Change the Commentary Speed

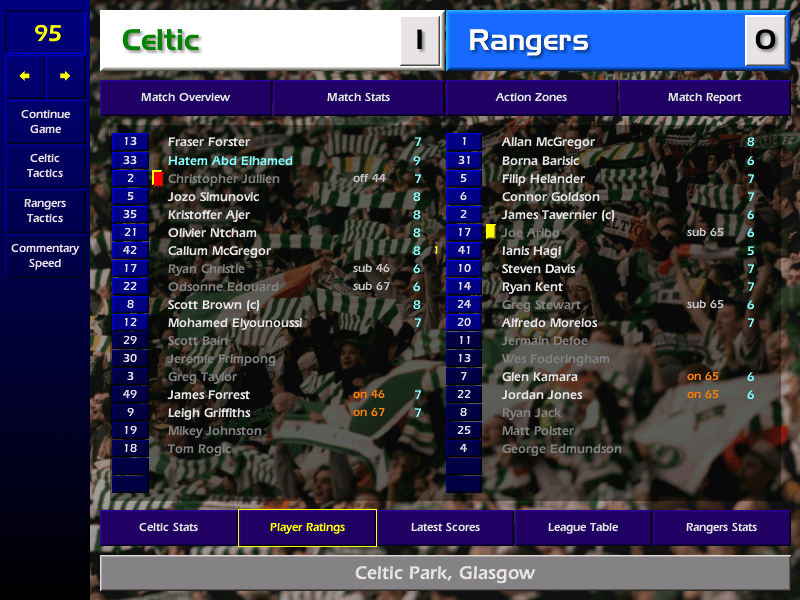click(x=45, y=256)
